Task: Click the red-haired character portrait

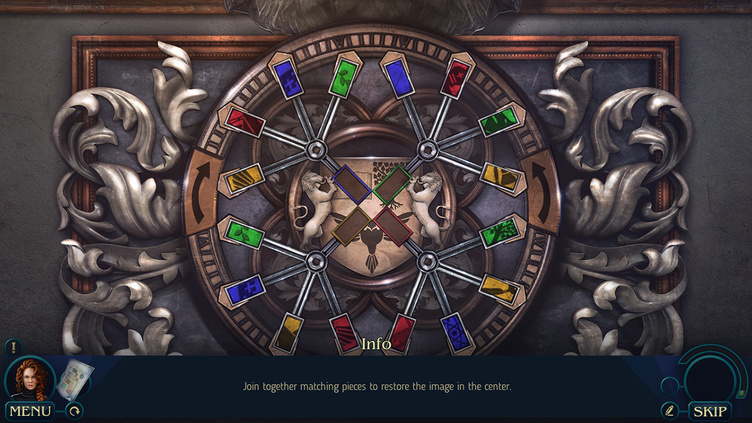Action: click(x=31, y=378)
